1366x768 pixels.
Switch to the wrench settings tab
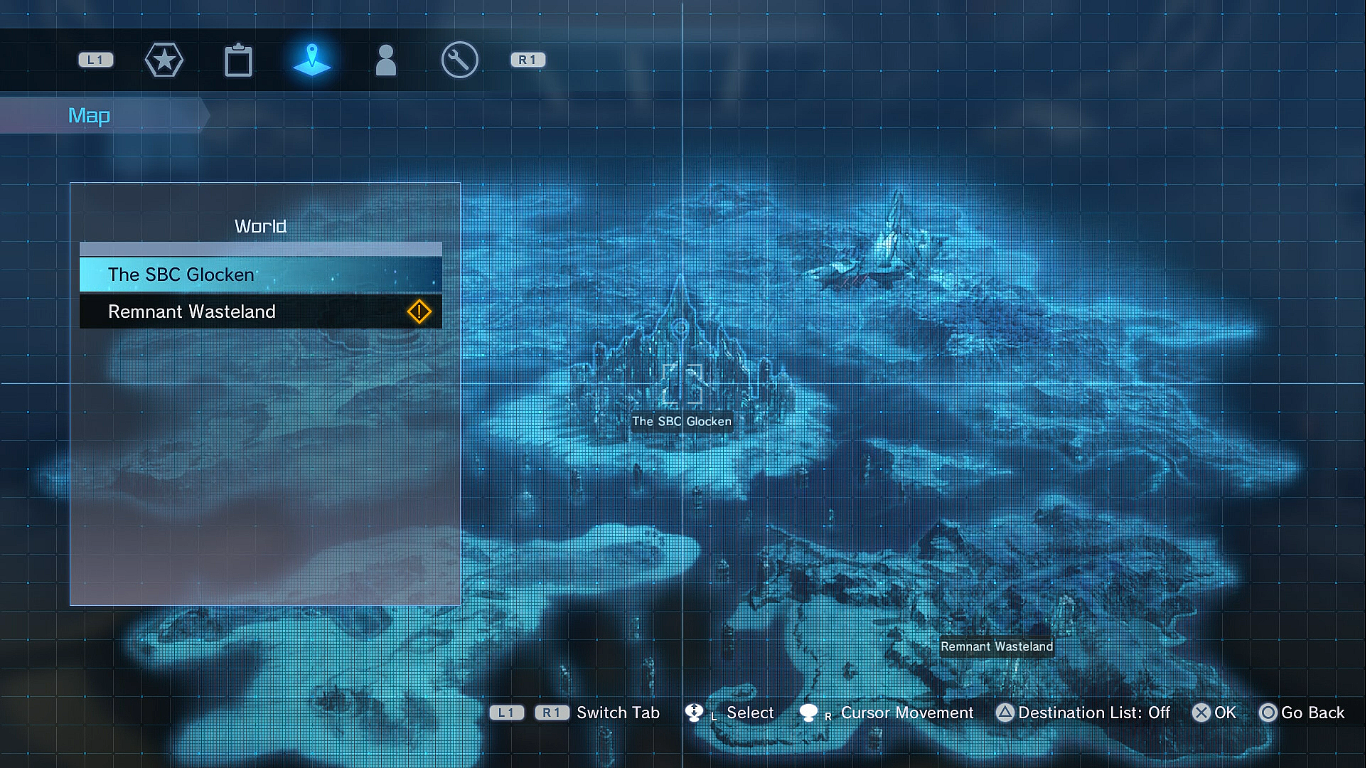[460, 60]
